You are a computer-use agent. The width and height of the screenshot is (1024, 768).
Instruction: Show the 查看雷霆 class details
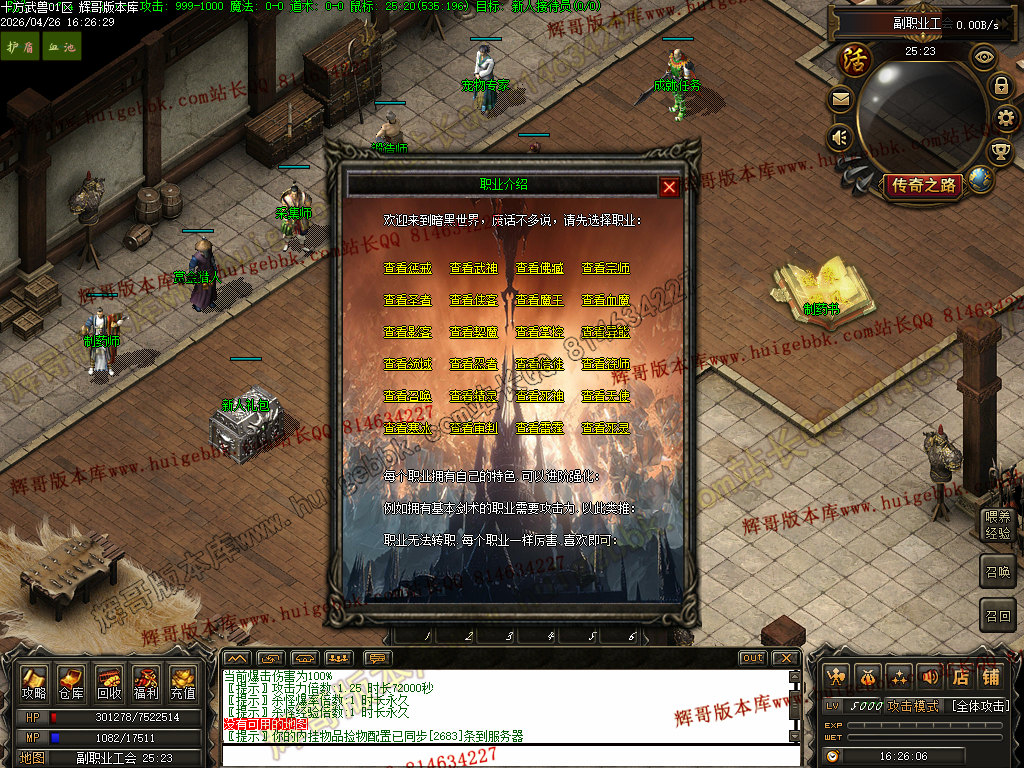539,428
